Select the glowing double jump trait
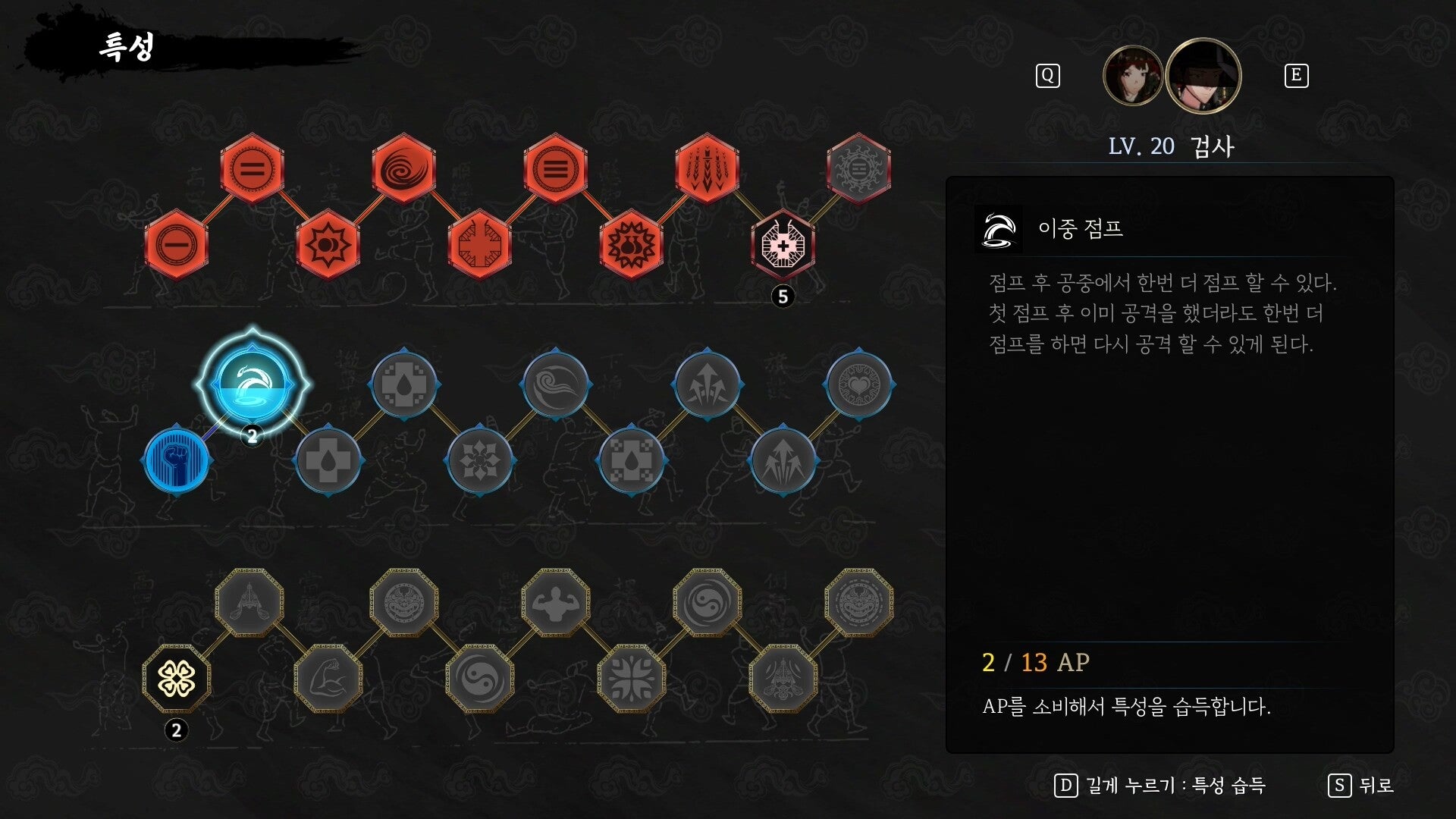The height and width of the screenshot is (819, 1456). click(x=252, y=383)
